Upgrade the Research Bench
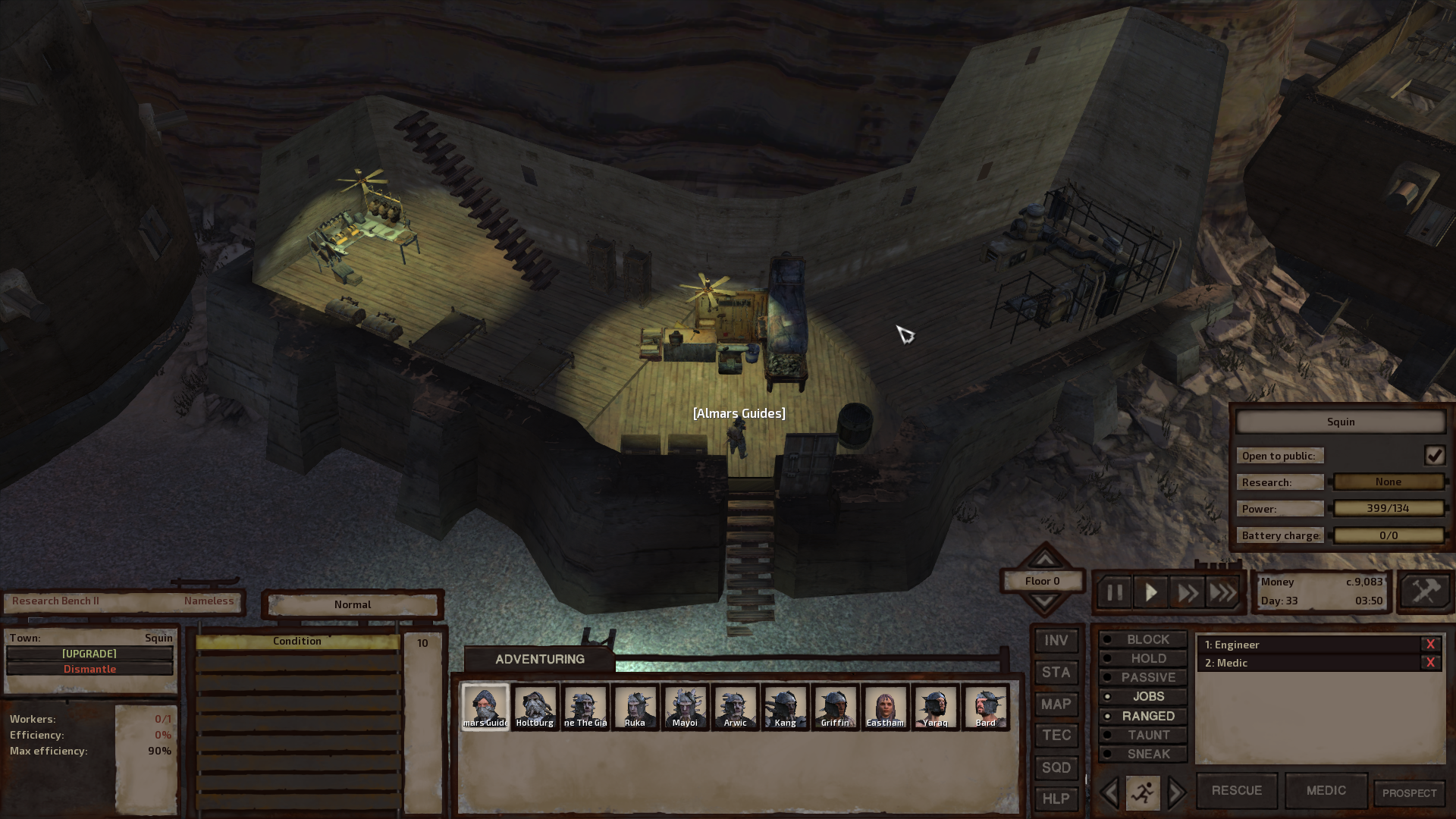The height and width of the screenshot is (819, 1456). click(x=89, y=654)
